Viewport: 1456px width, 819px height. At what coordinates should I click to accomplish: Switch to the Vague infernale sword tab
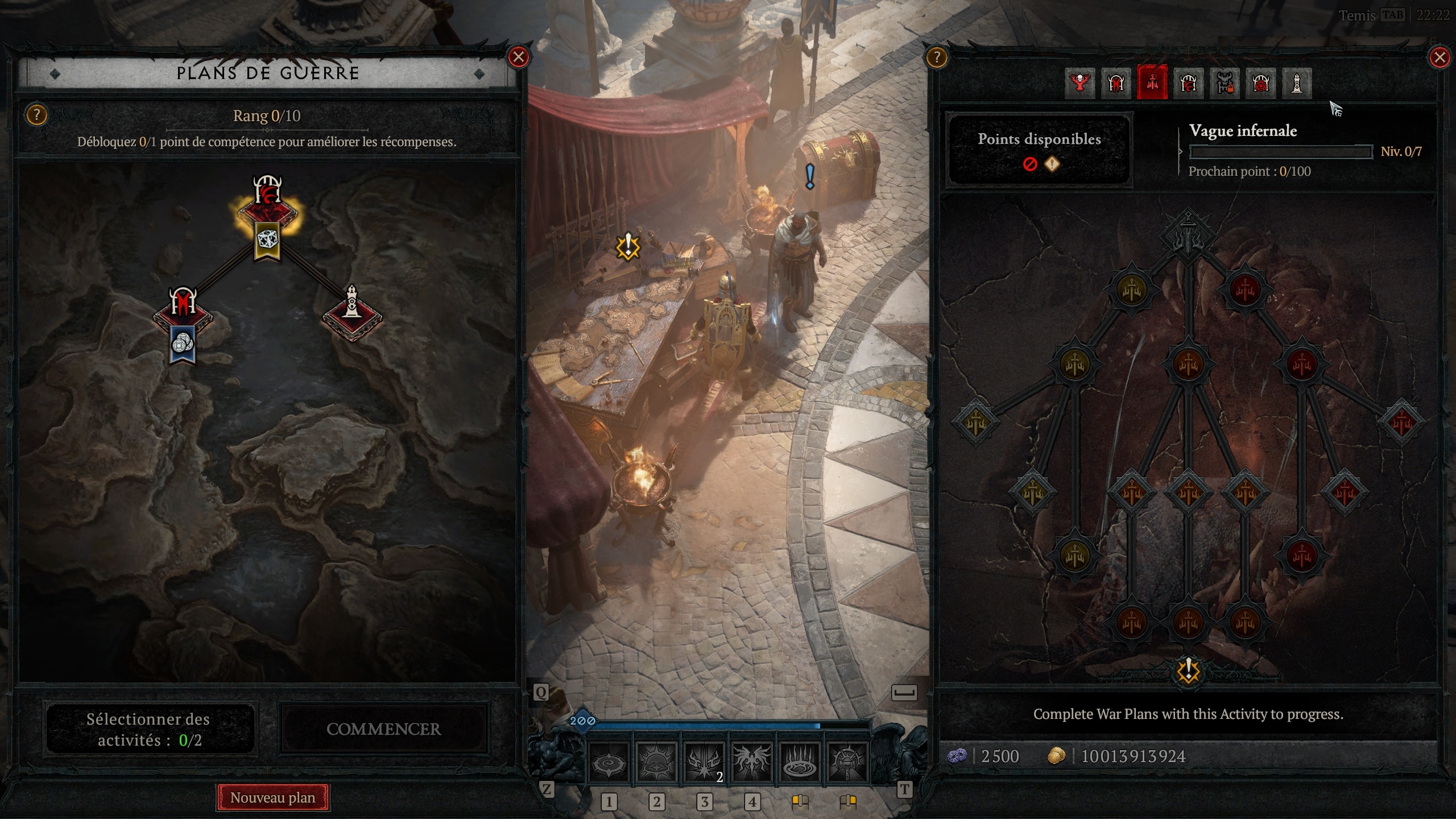click(x=1152, y=84)
